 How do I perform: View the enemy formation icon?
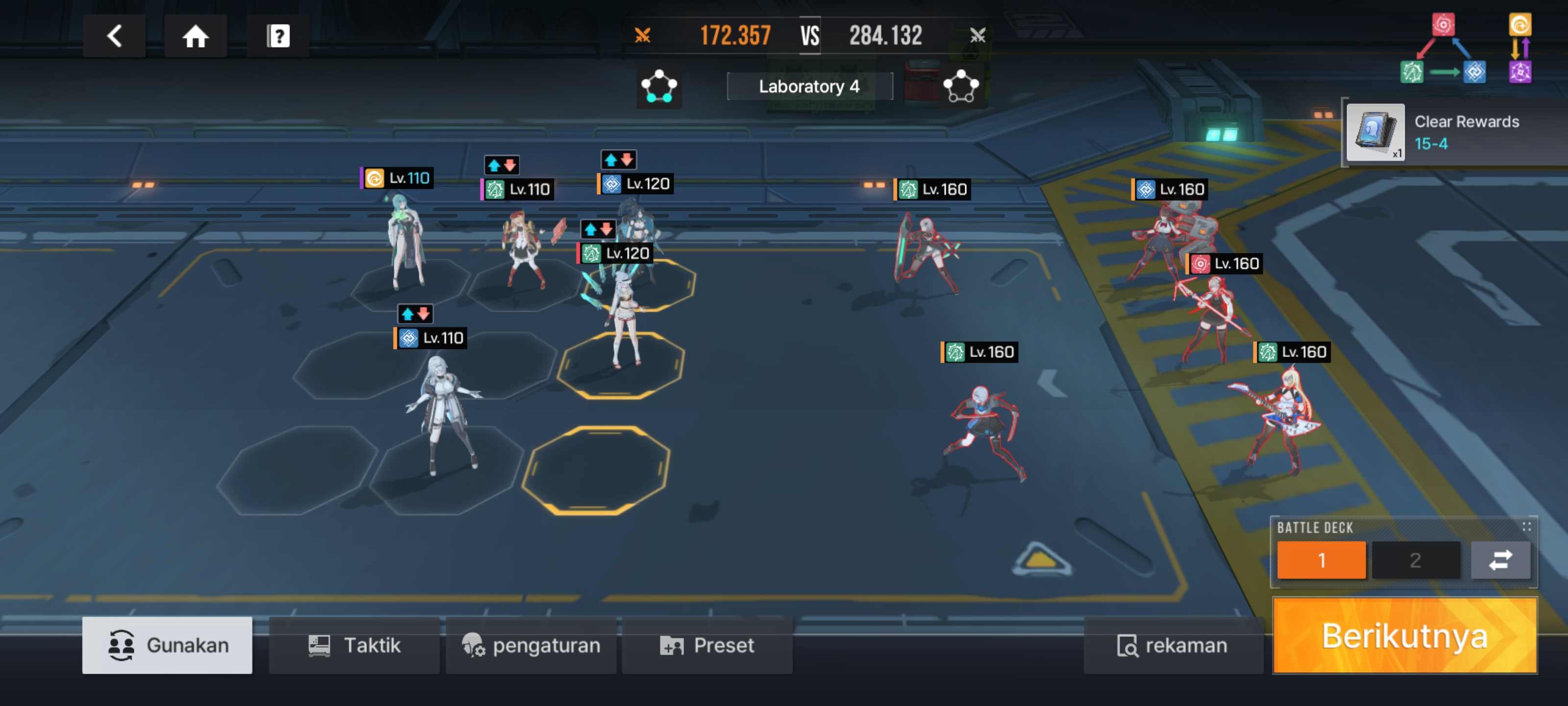click(961, 86)
